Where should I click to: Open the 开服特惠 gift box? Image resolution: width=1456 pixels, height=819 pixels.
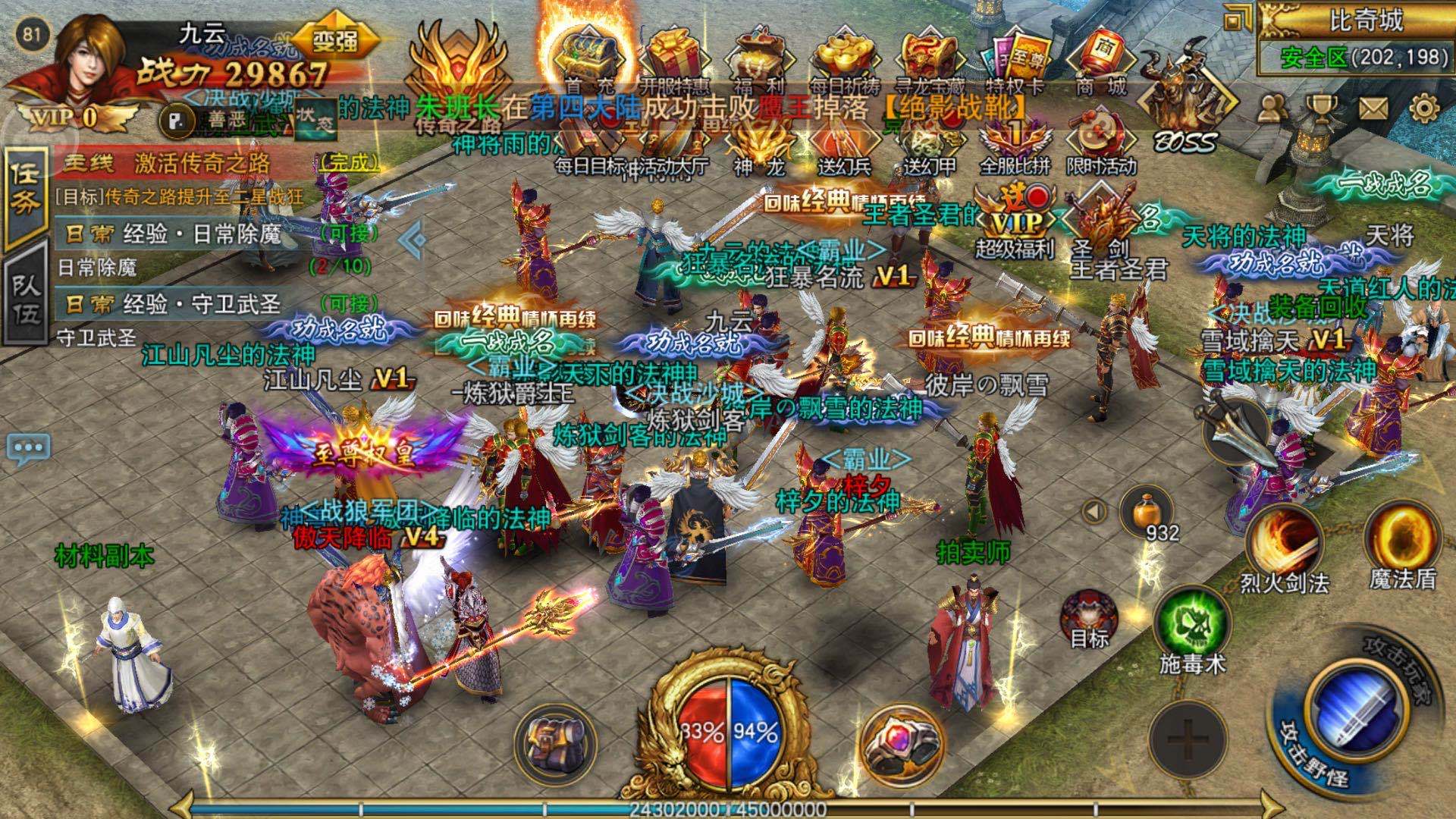pyautogui.click(x=673, y=55)
